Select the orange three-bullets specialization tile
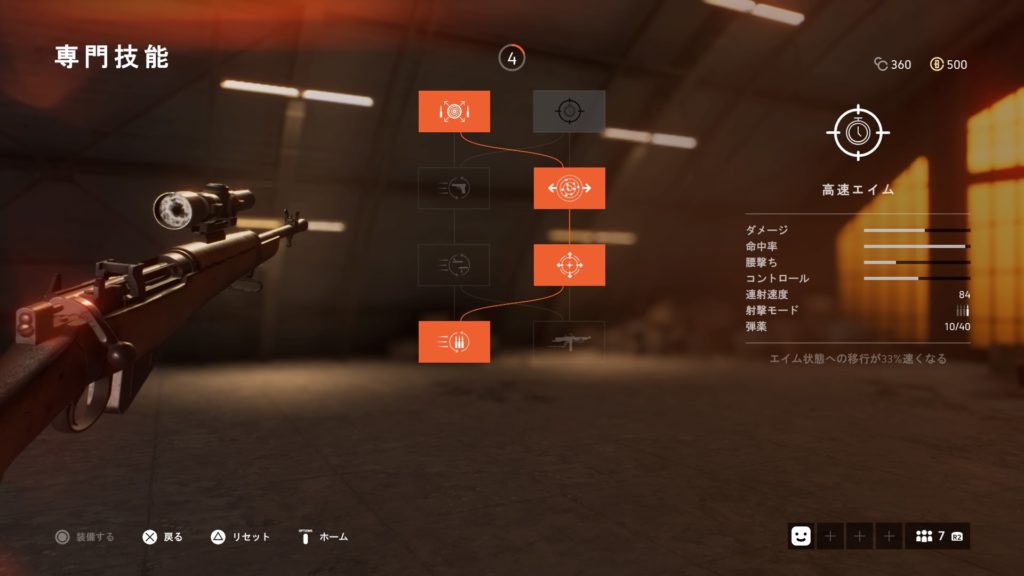 (454, 342)
